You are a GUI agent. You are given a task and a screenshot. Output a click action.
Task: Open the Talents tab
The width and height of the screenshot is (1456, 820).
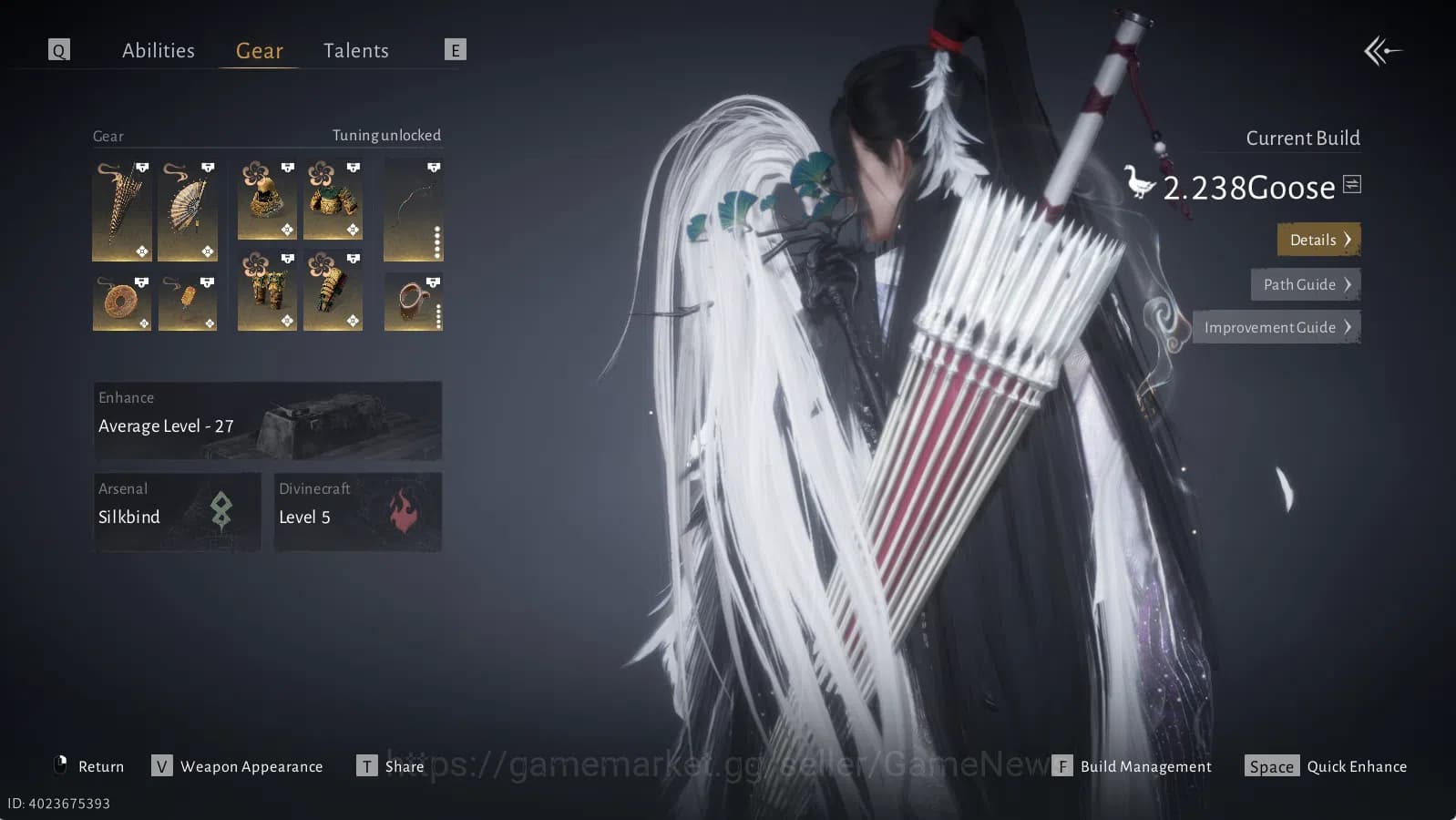coord(355,50)
